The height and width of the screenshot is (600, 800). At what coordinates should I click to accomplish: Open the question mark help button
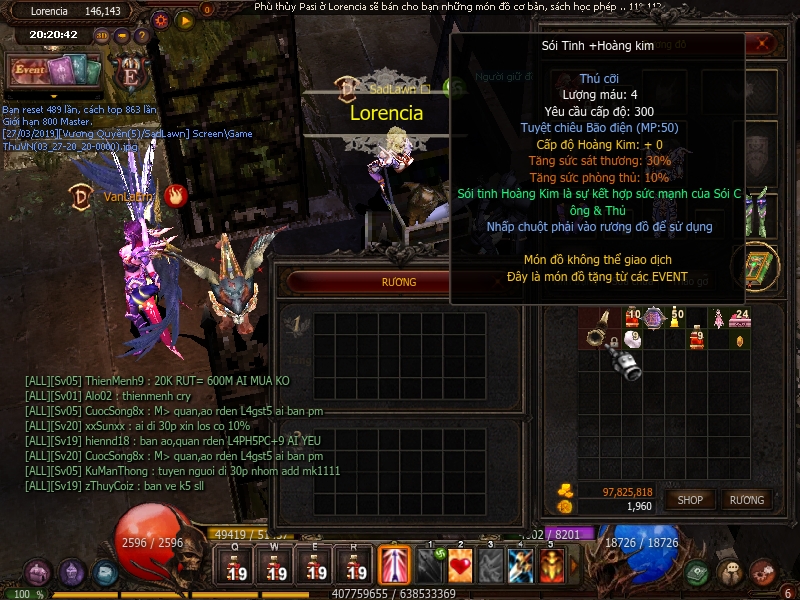[142, 36]
